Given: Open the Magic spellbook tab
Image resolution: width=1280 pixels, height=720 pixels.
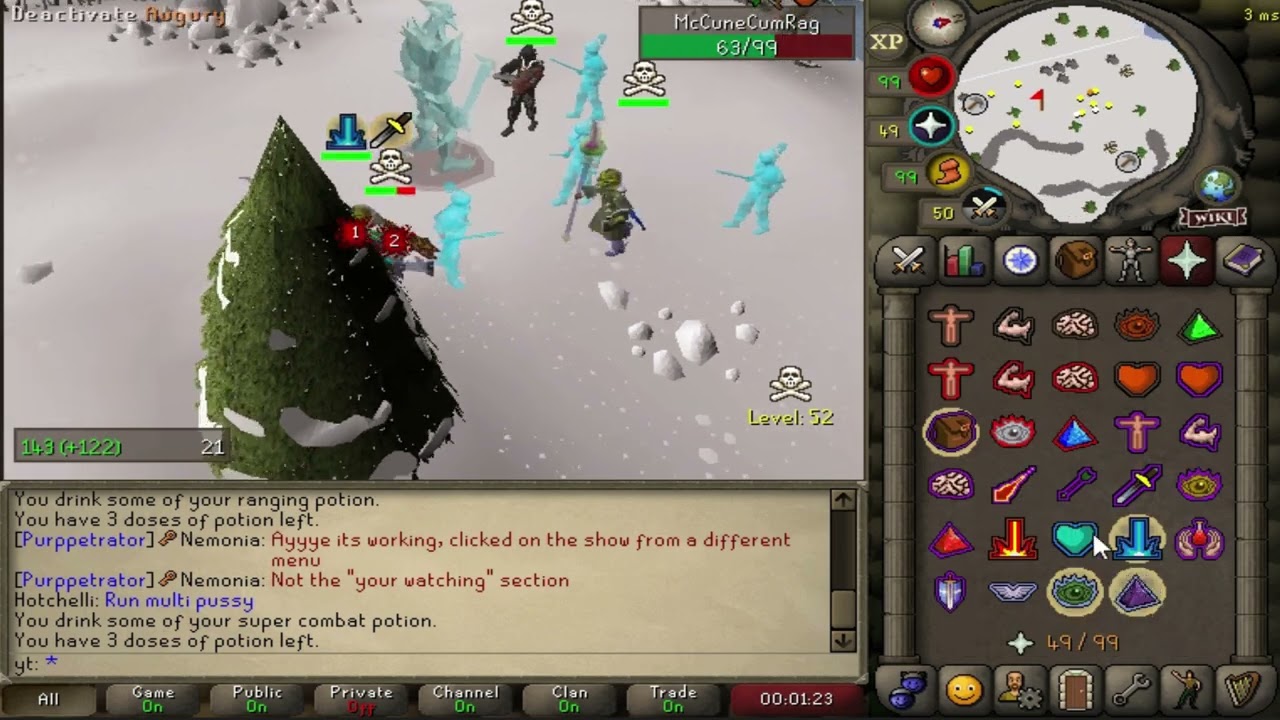Looking at the screenshot, I should (x=1243, y=261).
